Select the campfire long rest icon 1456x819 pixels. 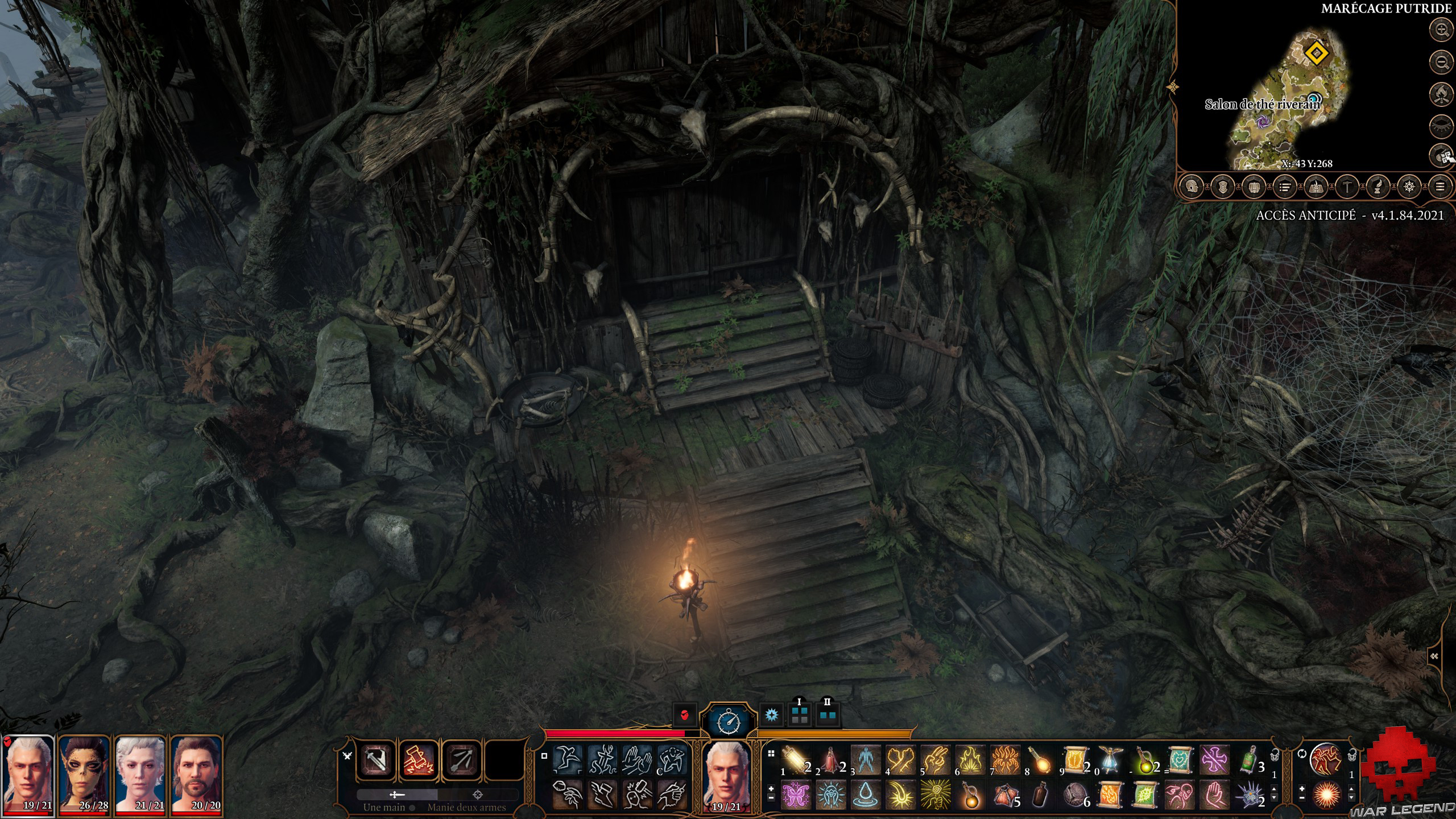point(1441,94)
